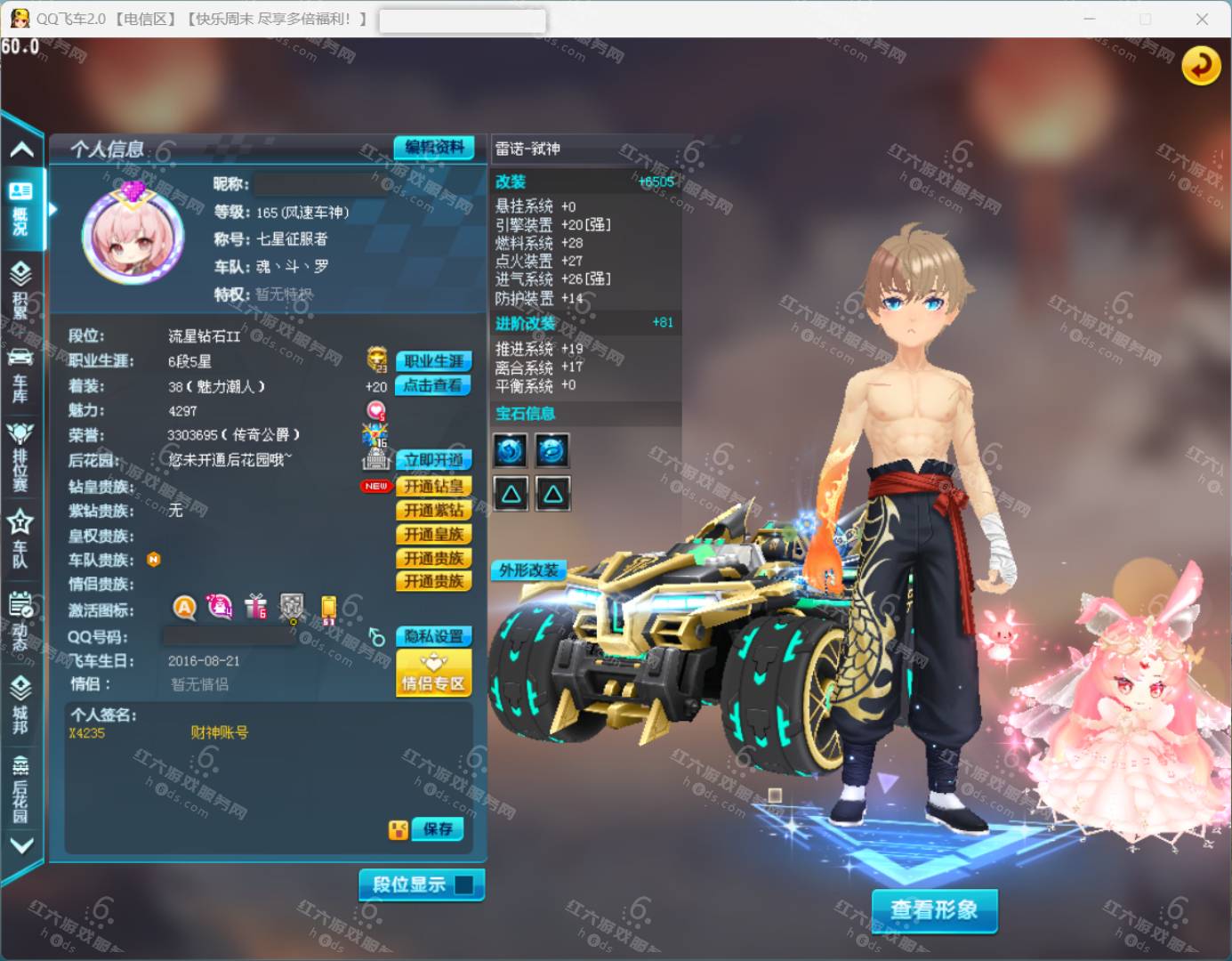The width and height of the screenshot is (1232, 961).
Task: Click the 编辑资料 edit profile button
Action: tap(434, 148)
